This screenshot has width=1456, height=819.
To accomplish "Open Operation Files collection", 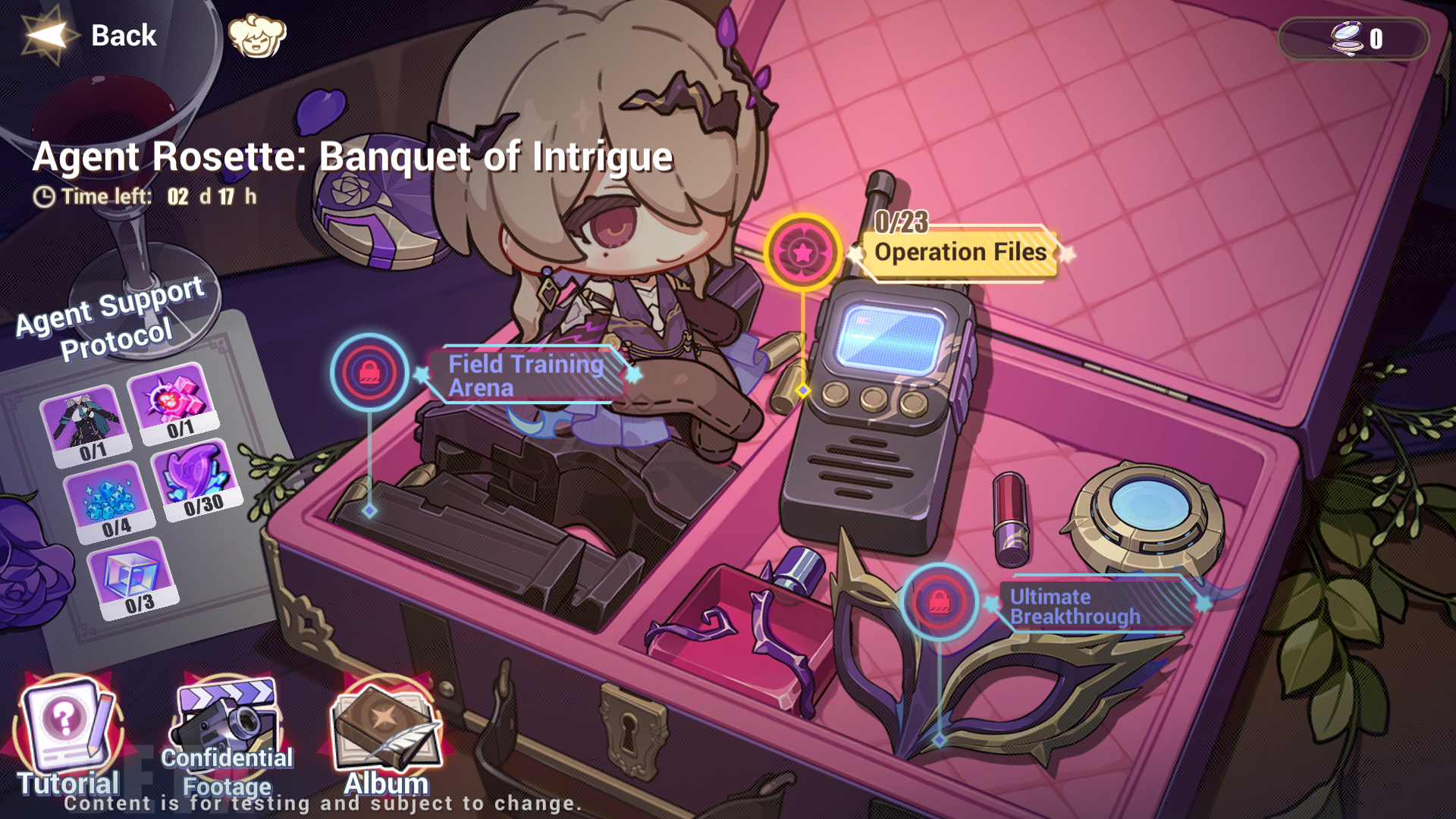I will point(960,251).
